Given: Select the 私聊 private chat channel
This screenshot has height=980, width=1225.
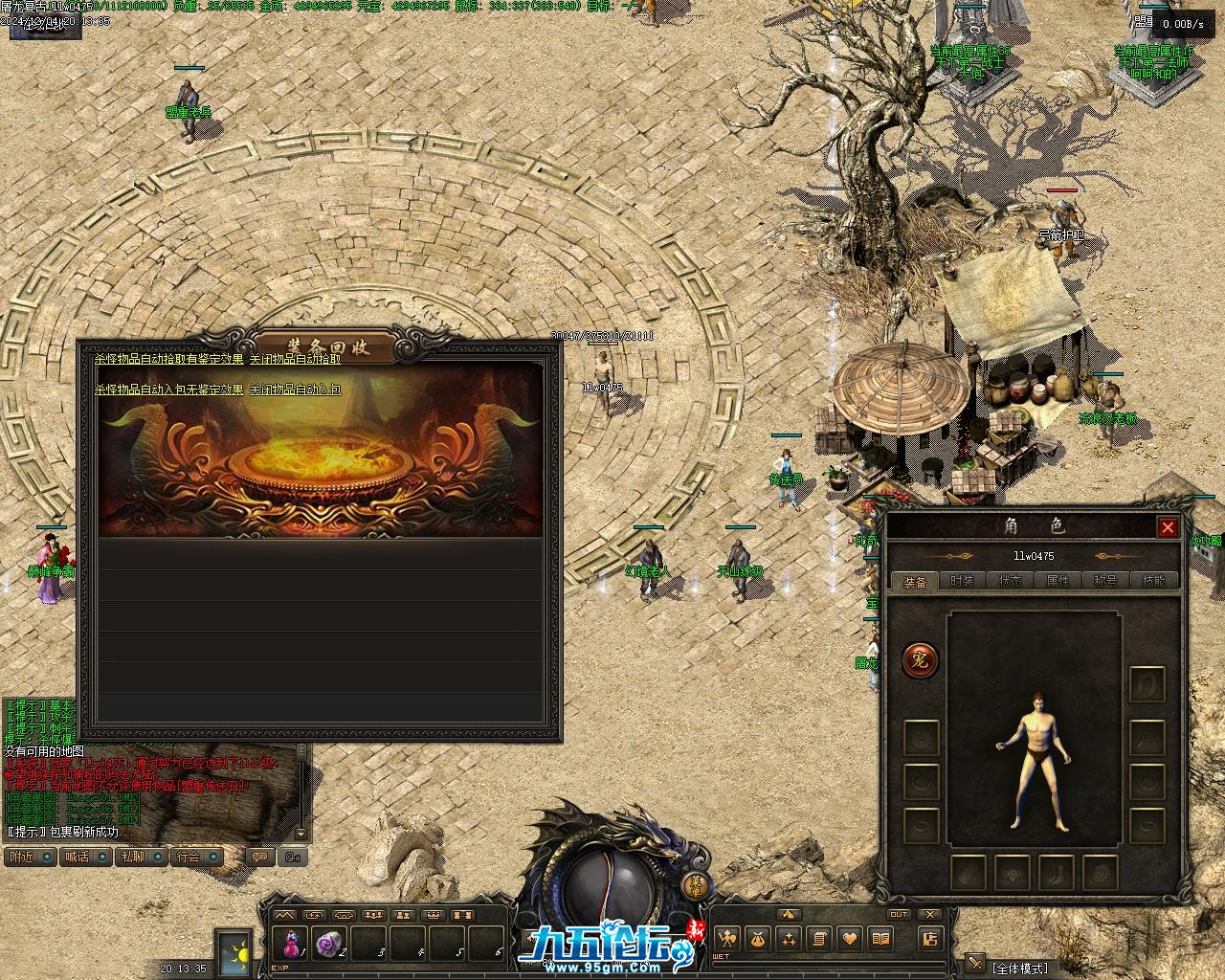Looking at the screenshot, I should pyautogui.click(x=142, y=857).
